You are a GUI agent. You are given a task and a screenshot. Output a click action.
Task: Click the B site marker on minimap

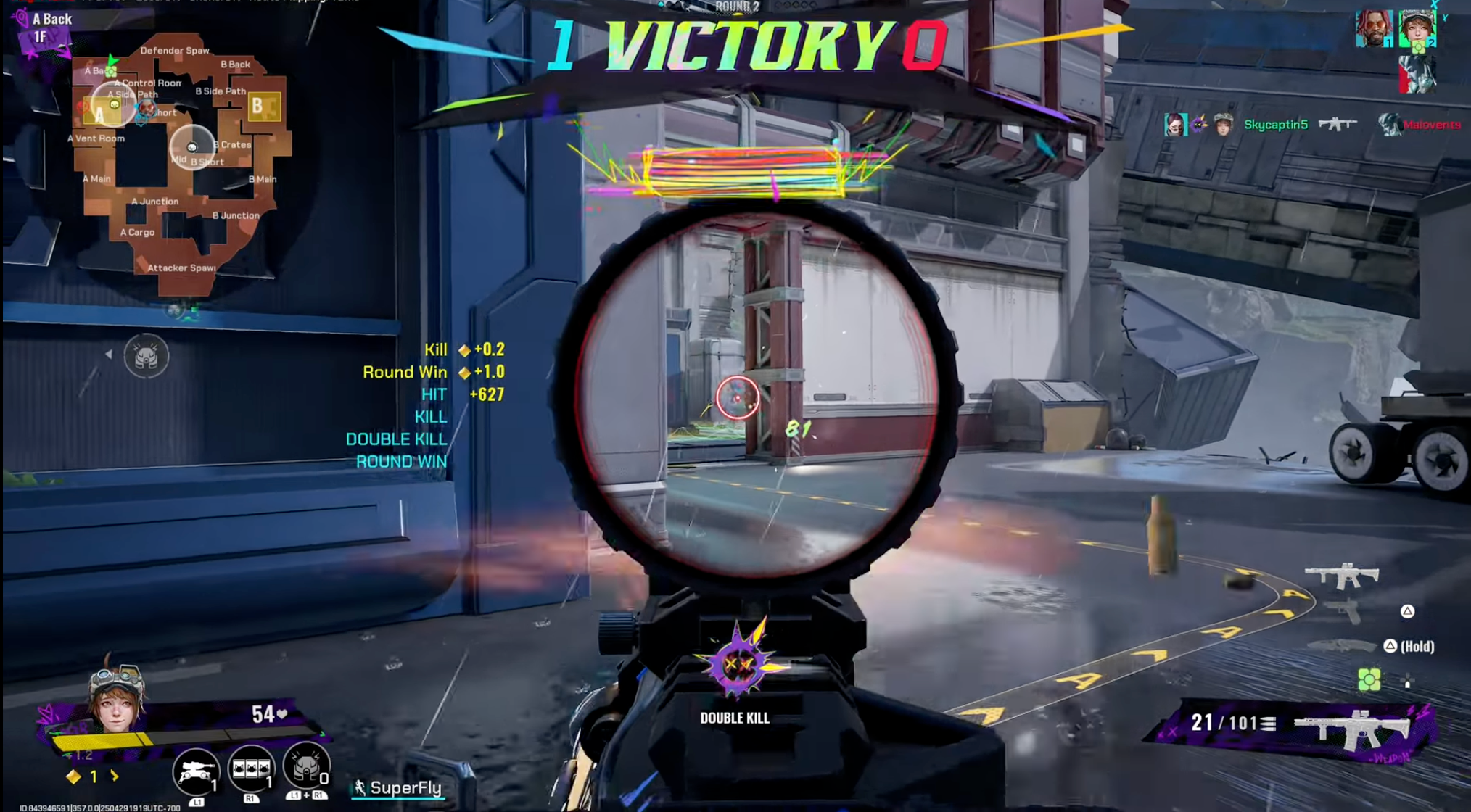coord(257,107)
